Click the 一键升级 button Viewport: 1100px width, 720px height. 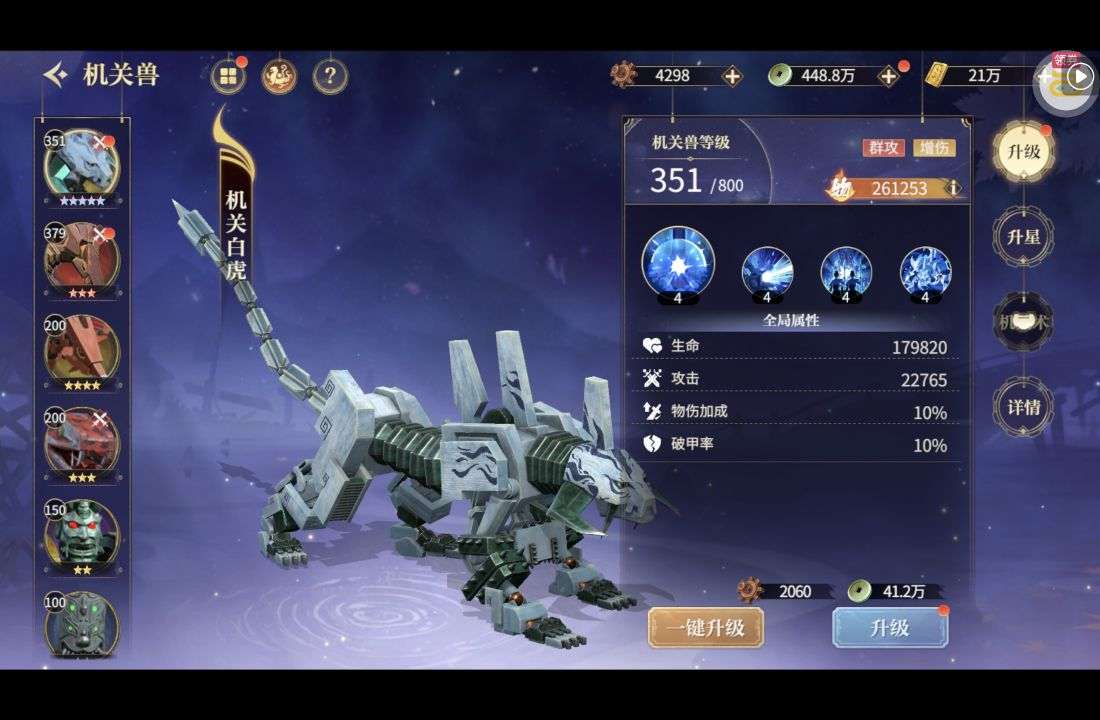[x=706, y=627]
